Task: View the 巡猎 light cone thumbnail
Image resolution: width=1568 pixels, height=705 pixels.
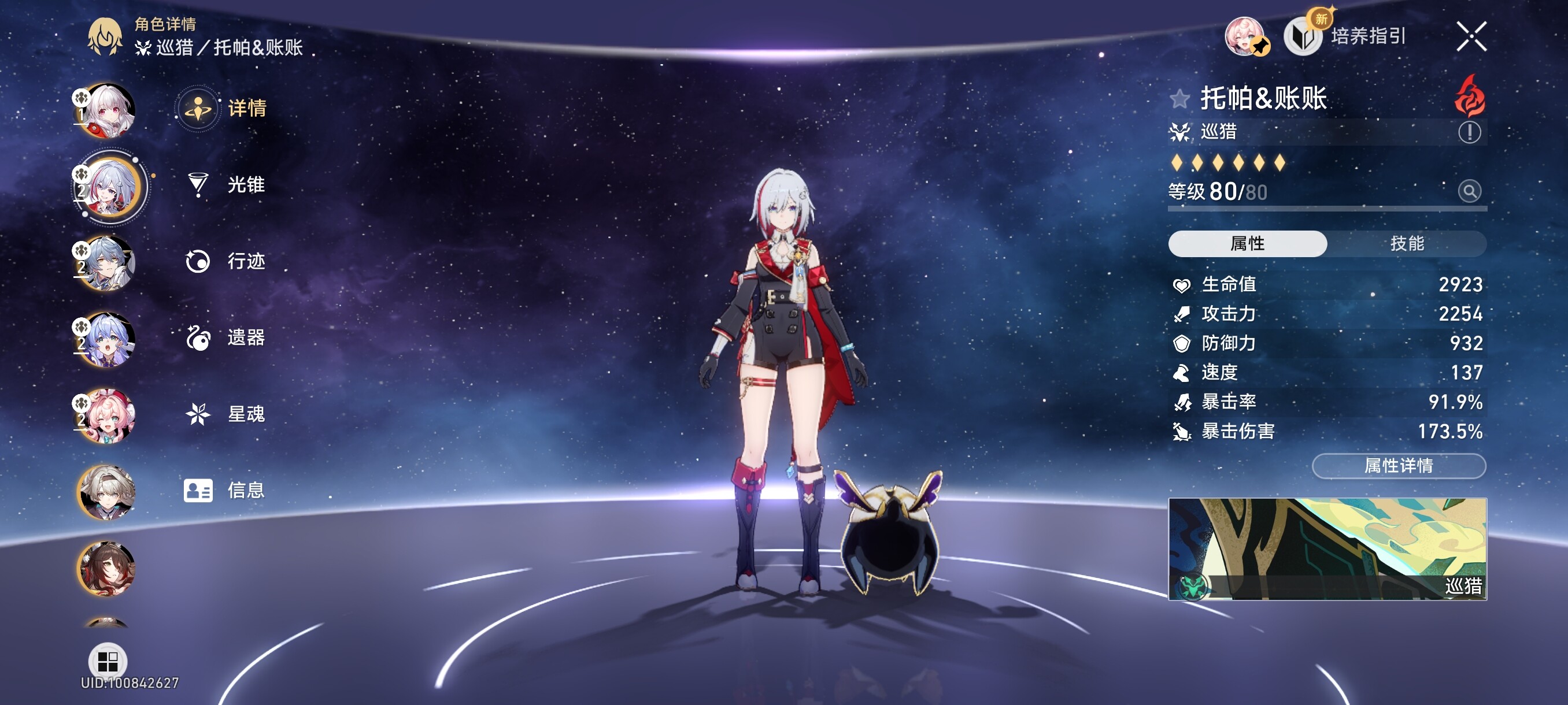Action: pos(1327,548)
